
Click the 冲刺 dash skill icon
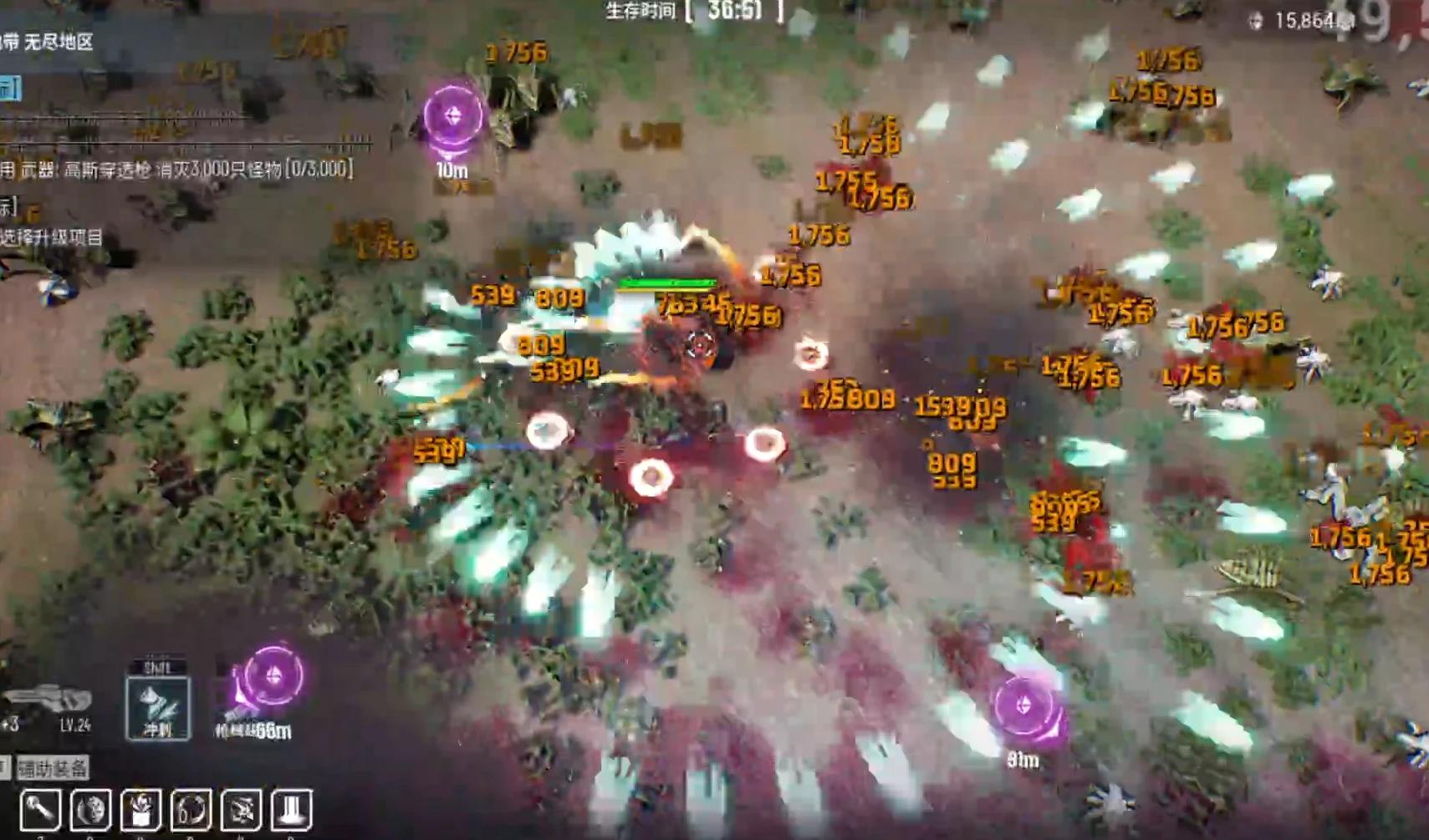[158, 706]
